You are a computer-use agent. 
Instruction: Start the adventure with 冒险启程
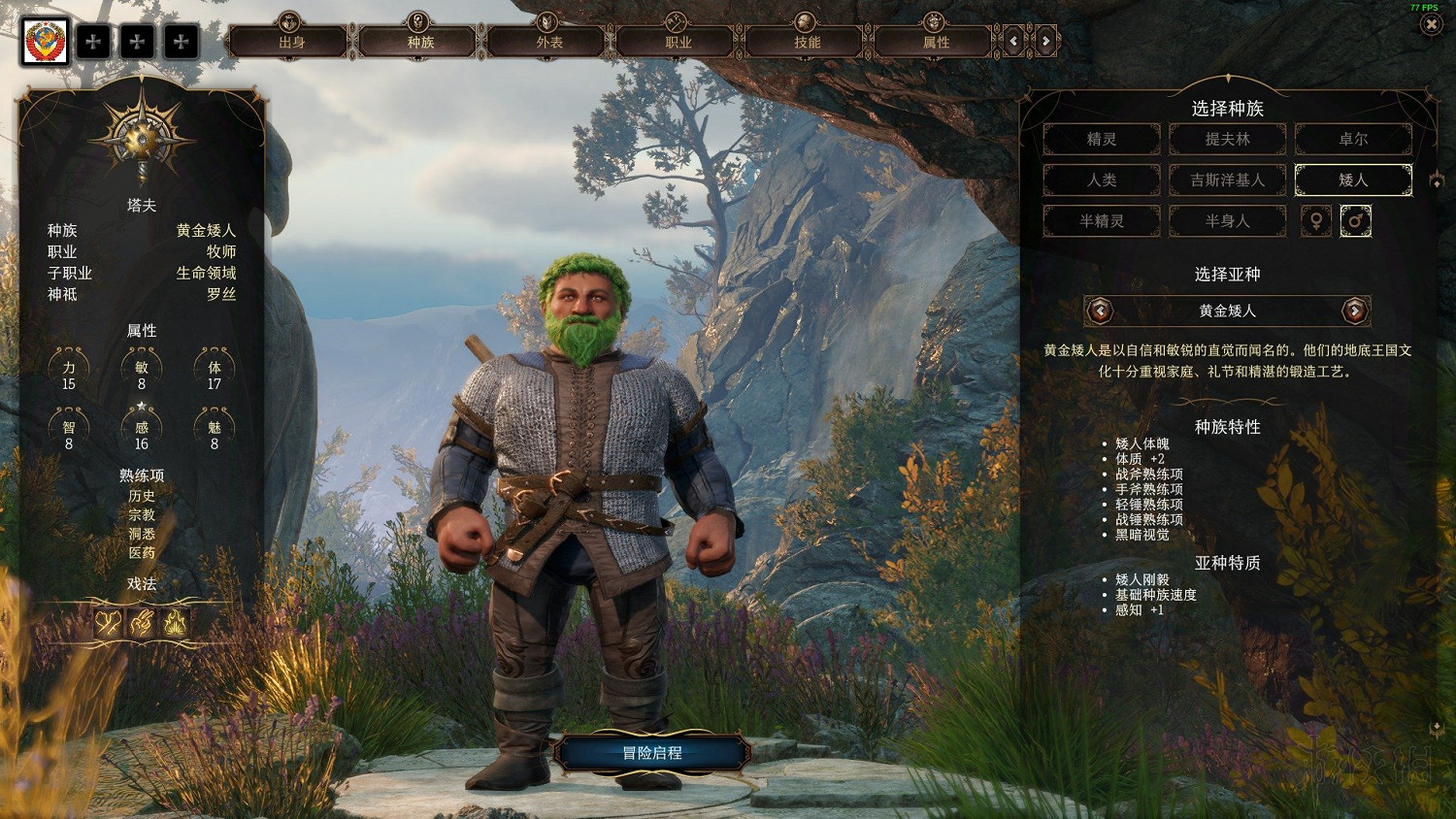[x=652, y=753]
